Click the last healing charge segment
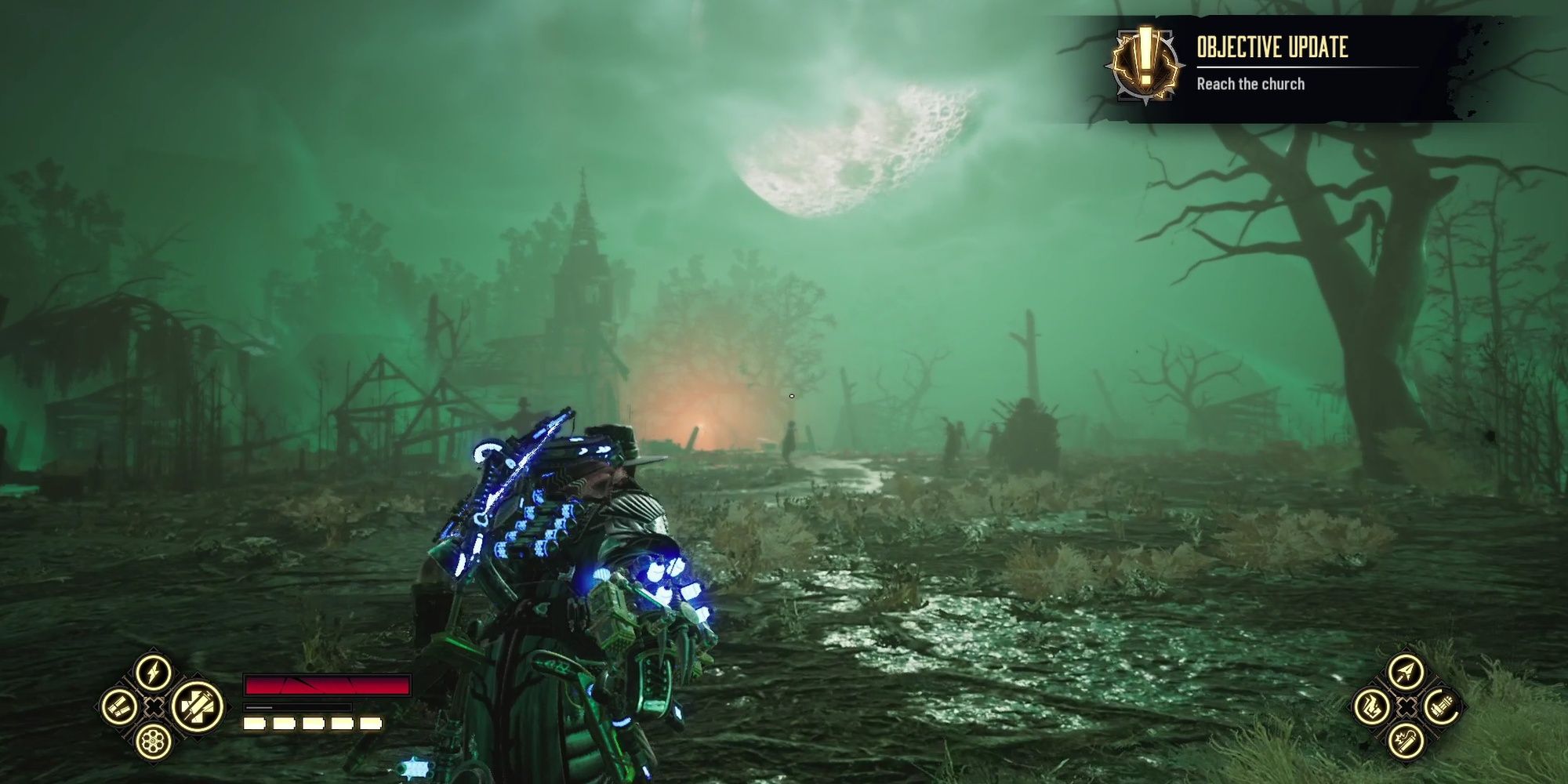The width and height of the screenshot is (1568, 784). [371, 724]
